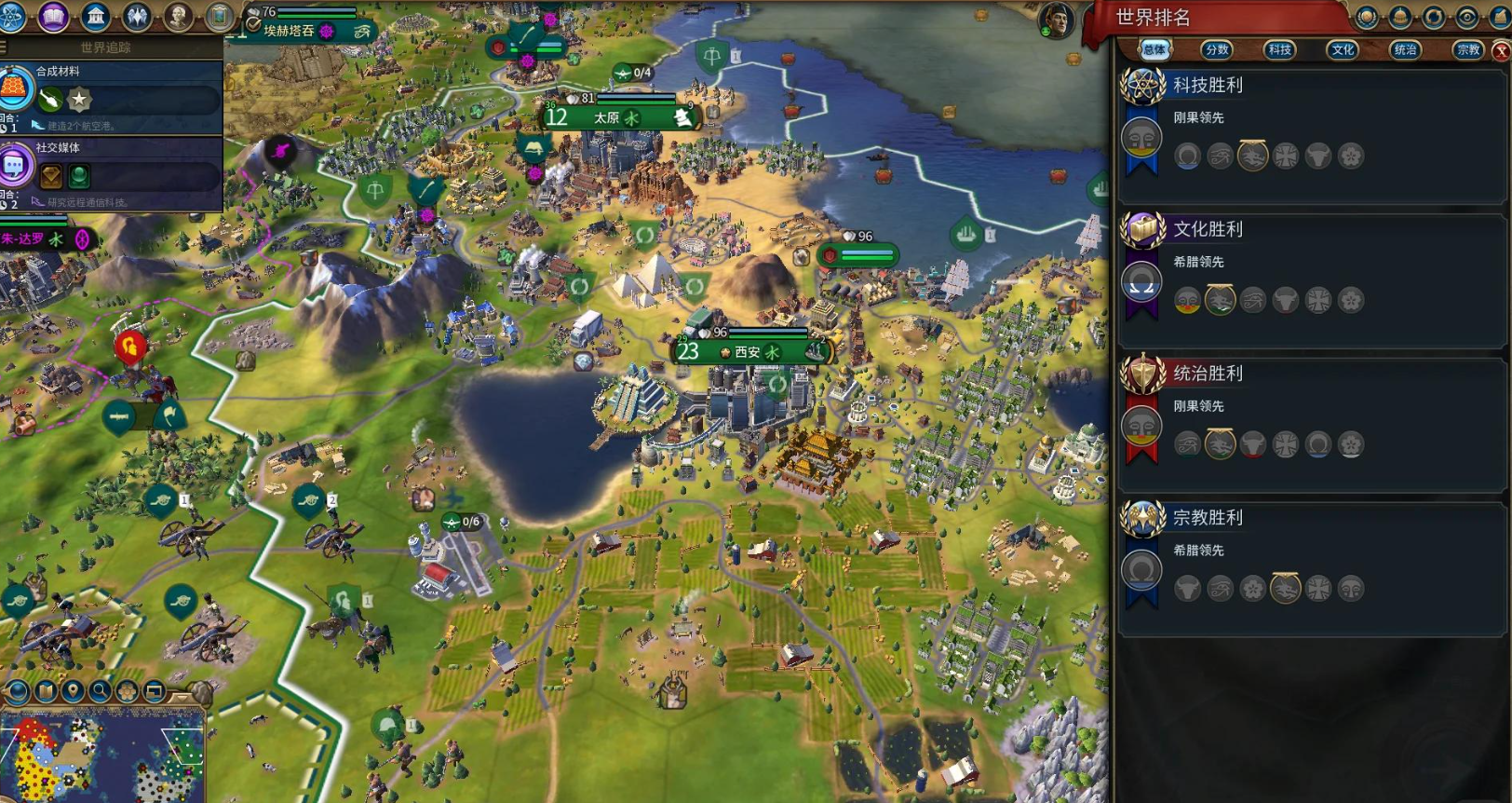Open the technology tree atom icon
The image size is (1512, 803).
pos(11,16)
